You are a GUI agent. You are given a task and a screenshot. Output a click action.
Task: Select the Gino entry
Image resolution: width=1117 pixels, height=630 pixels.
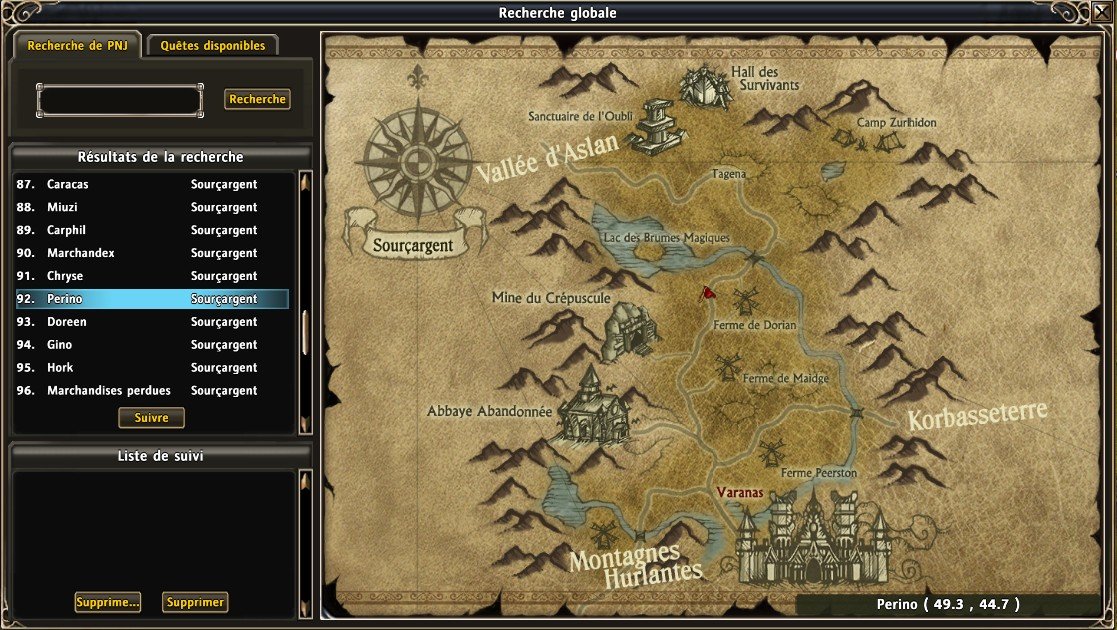152,346
